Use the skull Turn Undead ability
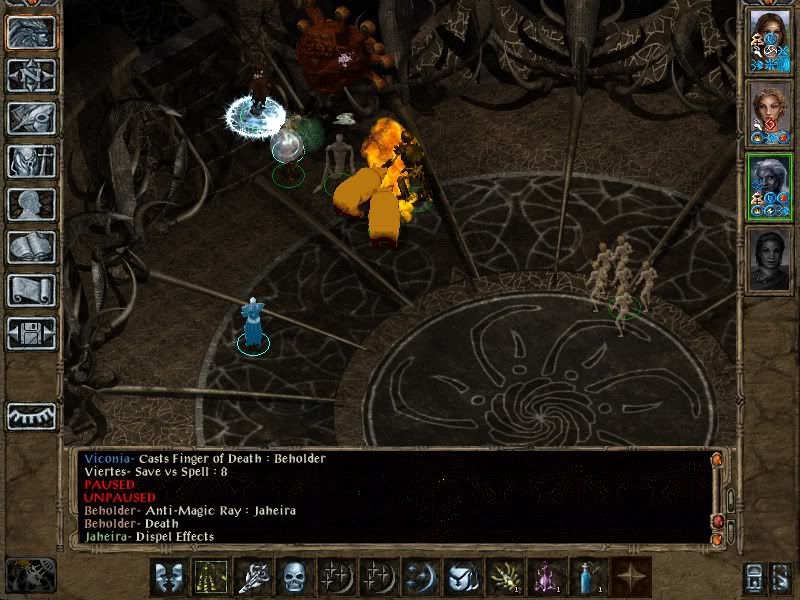 coord(293,577)
